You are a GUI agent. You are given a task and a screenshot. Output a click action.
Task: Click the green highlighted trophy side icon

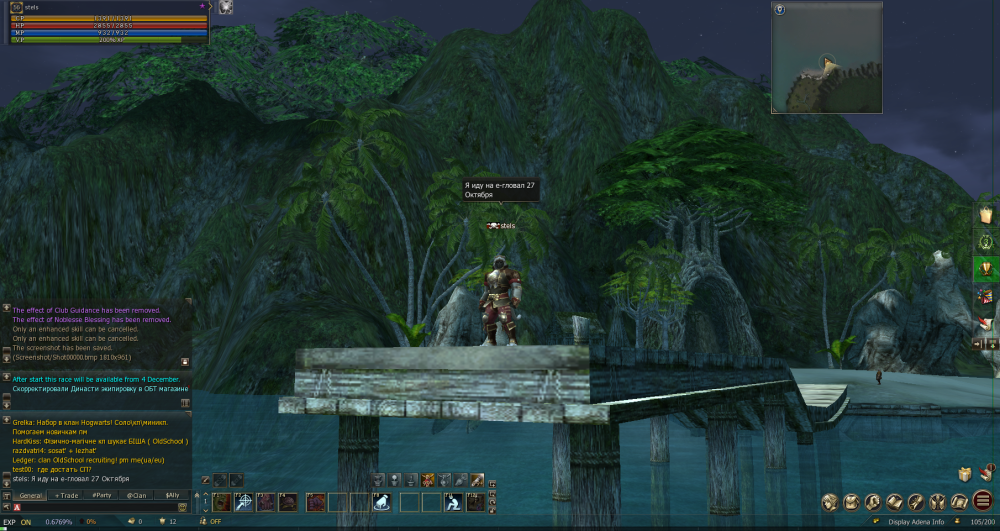[986, 268]
